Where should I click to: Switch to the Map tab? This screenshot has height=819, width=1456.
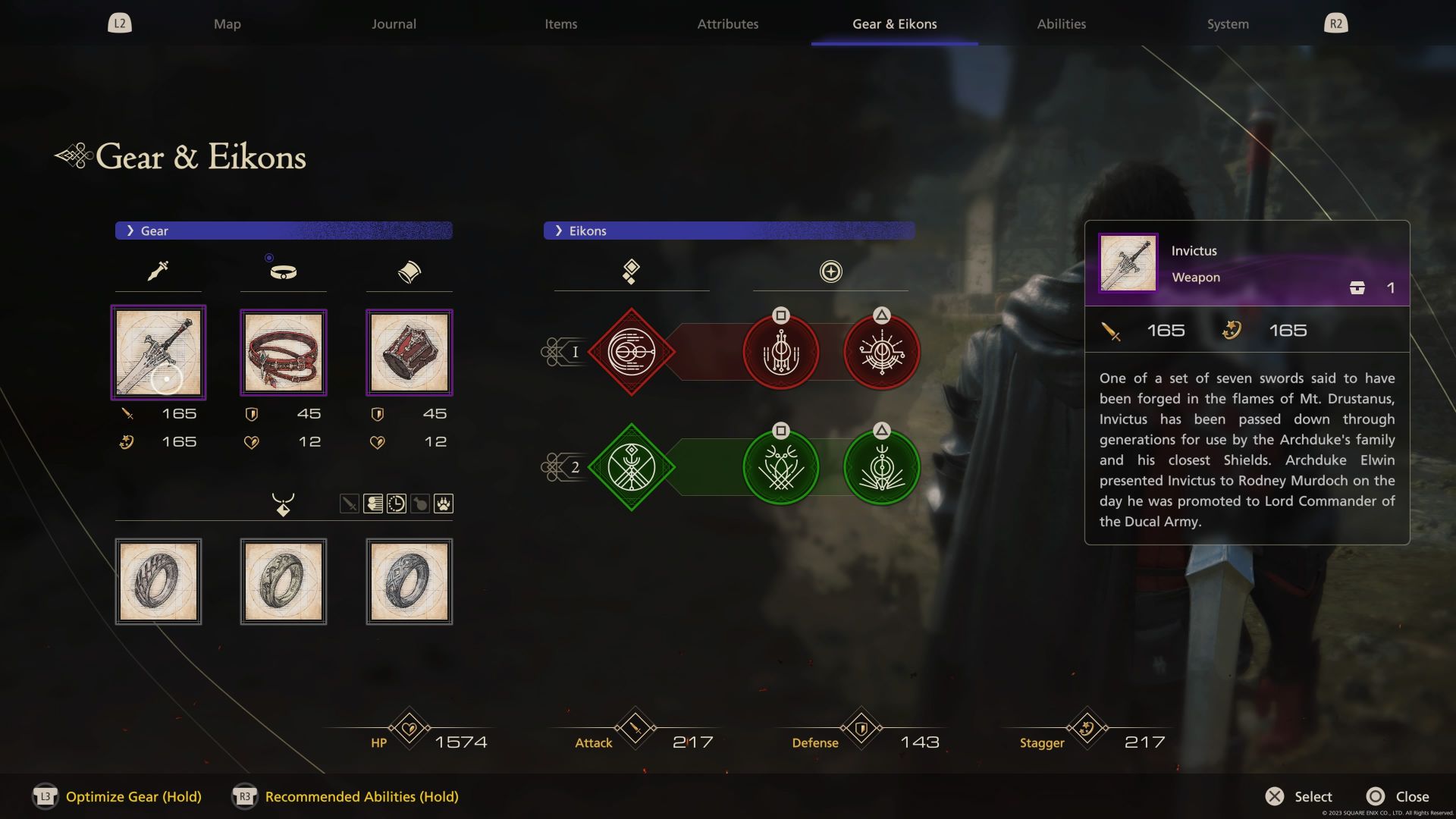[227, 24]
